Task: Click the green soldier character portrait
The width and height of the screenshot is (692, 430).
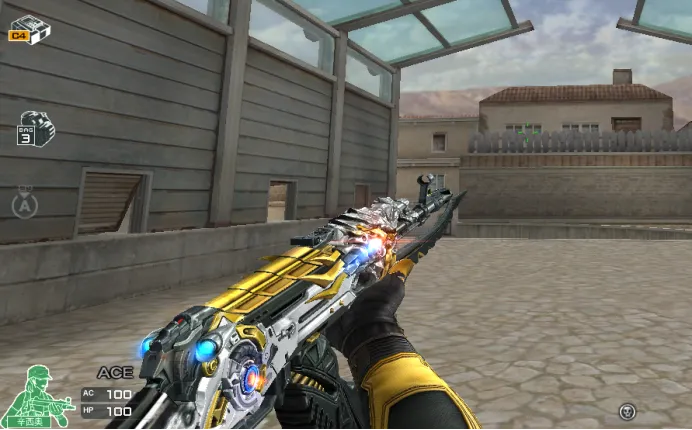Action: 36,396
